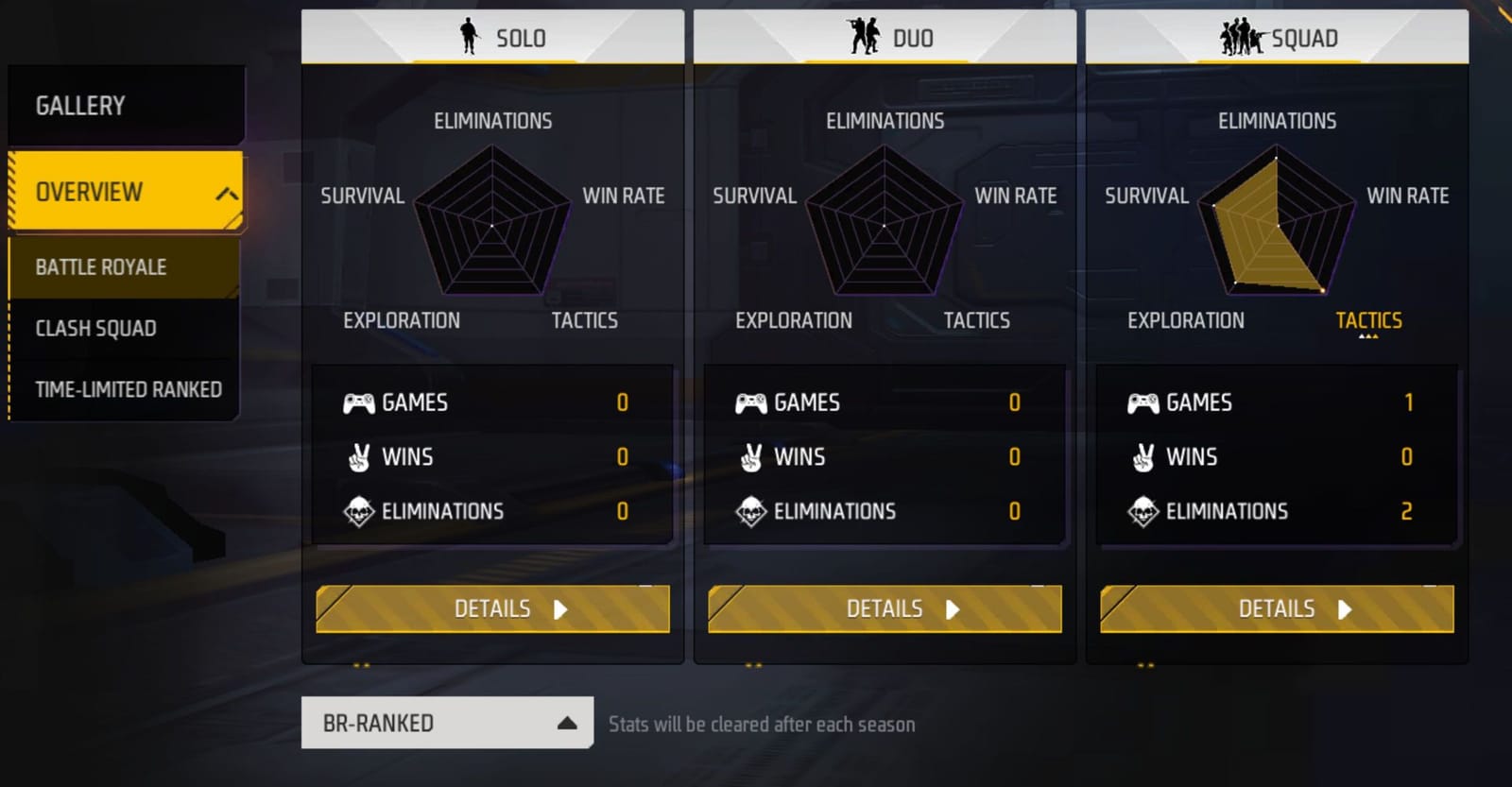This screenshot has height=787, width=1512.
Task: Enable the Clash Squad stats view
Action: (94, 328)
